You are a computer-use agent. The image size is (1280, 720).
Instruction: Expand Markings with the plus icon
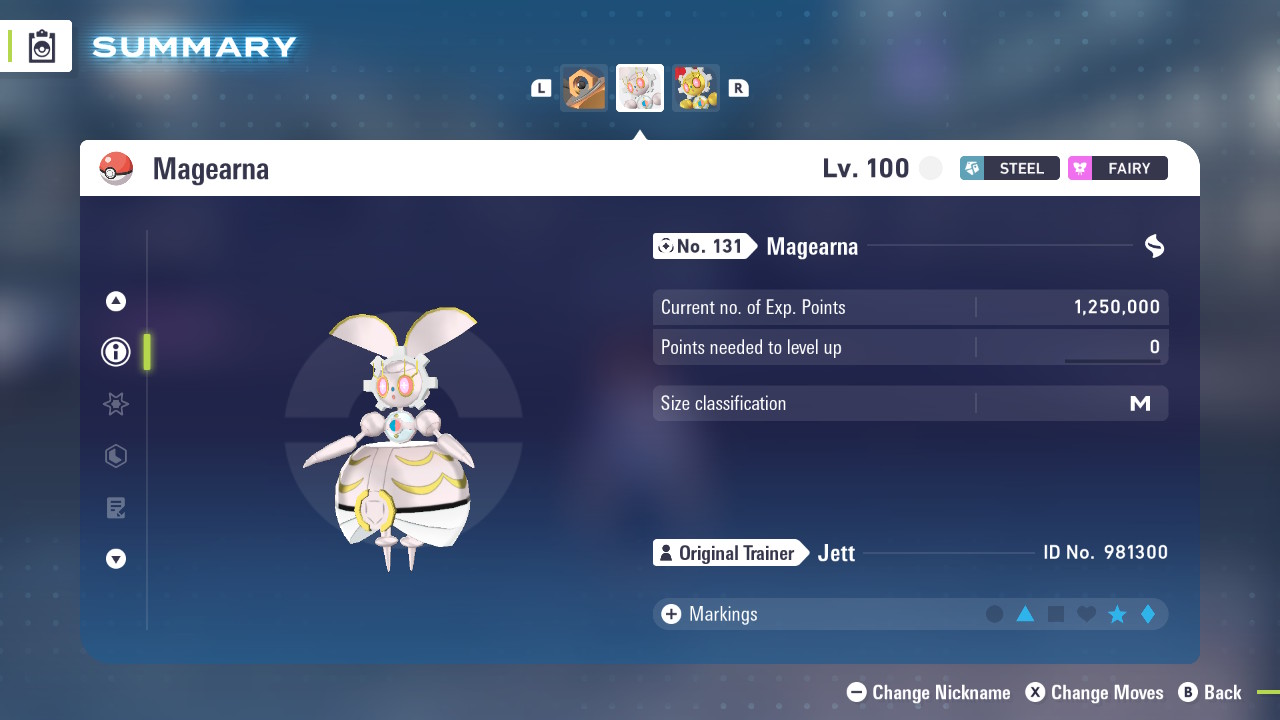coord(671,614)
